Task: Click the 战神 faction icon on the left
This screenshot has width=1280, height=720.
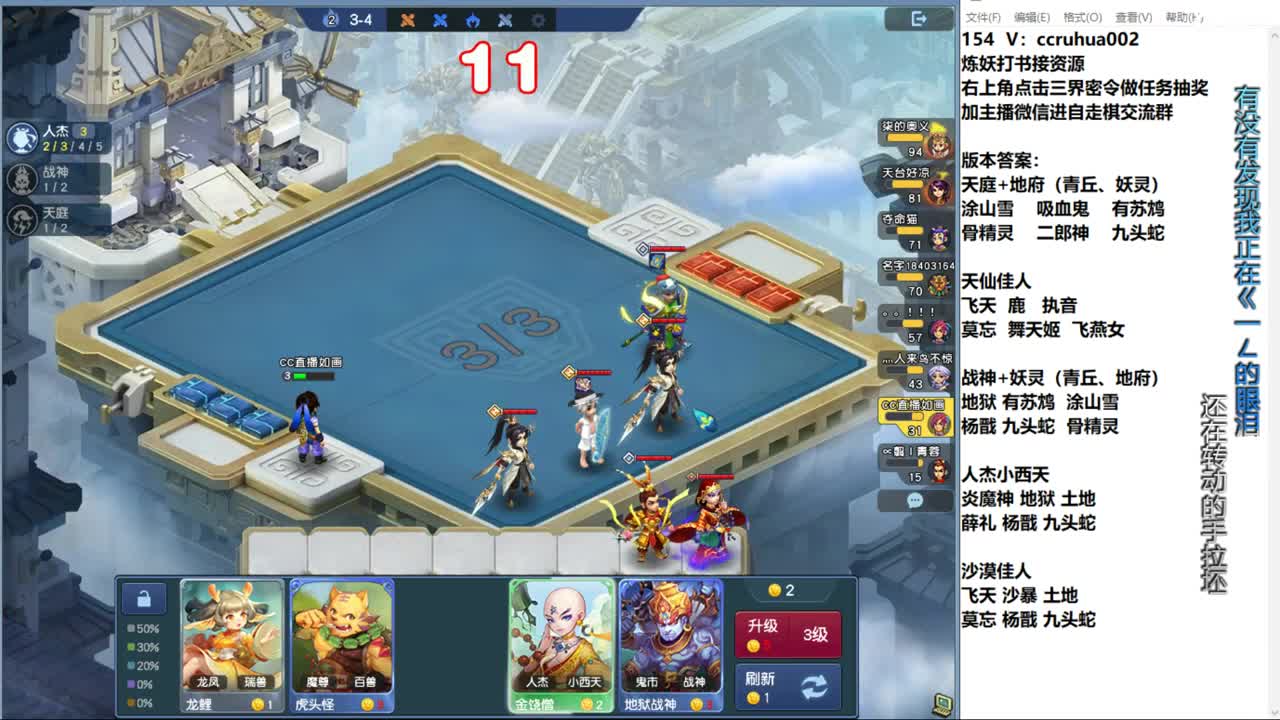Action: (22, 180)
